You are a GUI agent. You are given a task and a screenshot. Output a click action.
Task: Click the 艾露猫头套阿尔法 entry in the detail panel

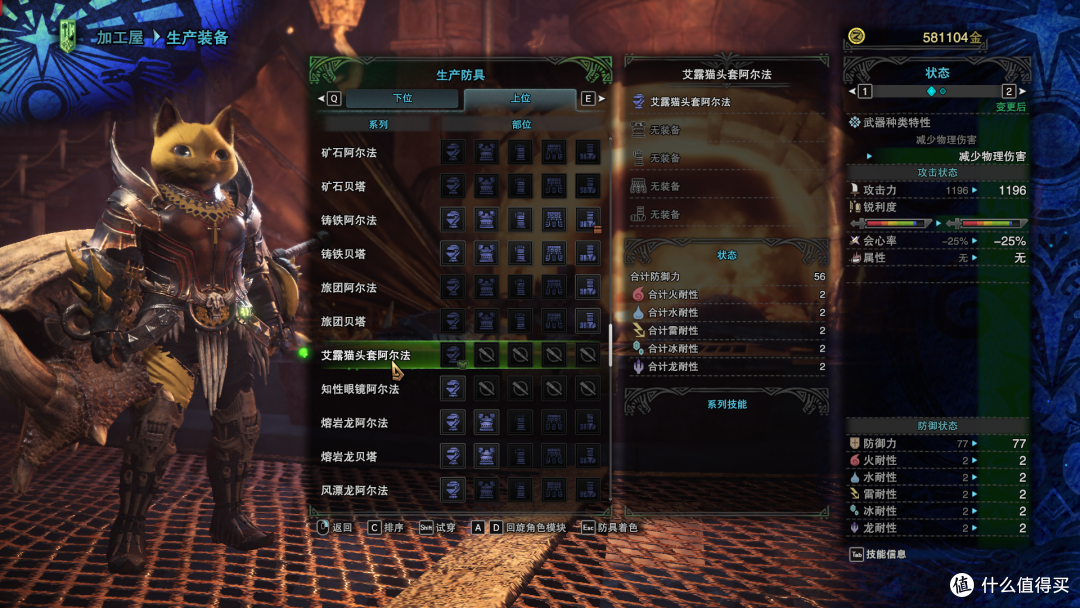(x=690, y=102)
